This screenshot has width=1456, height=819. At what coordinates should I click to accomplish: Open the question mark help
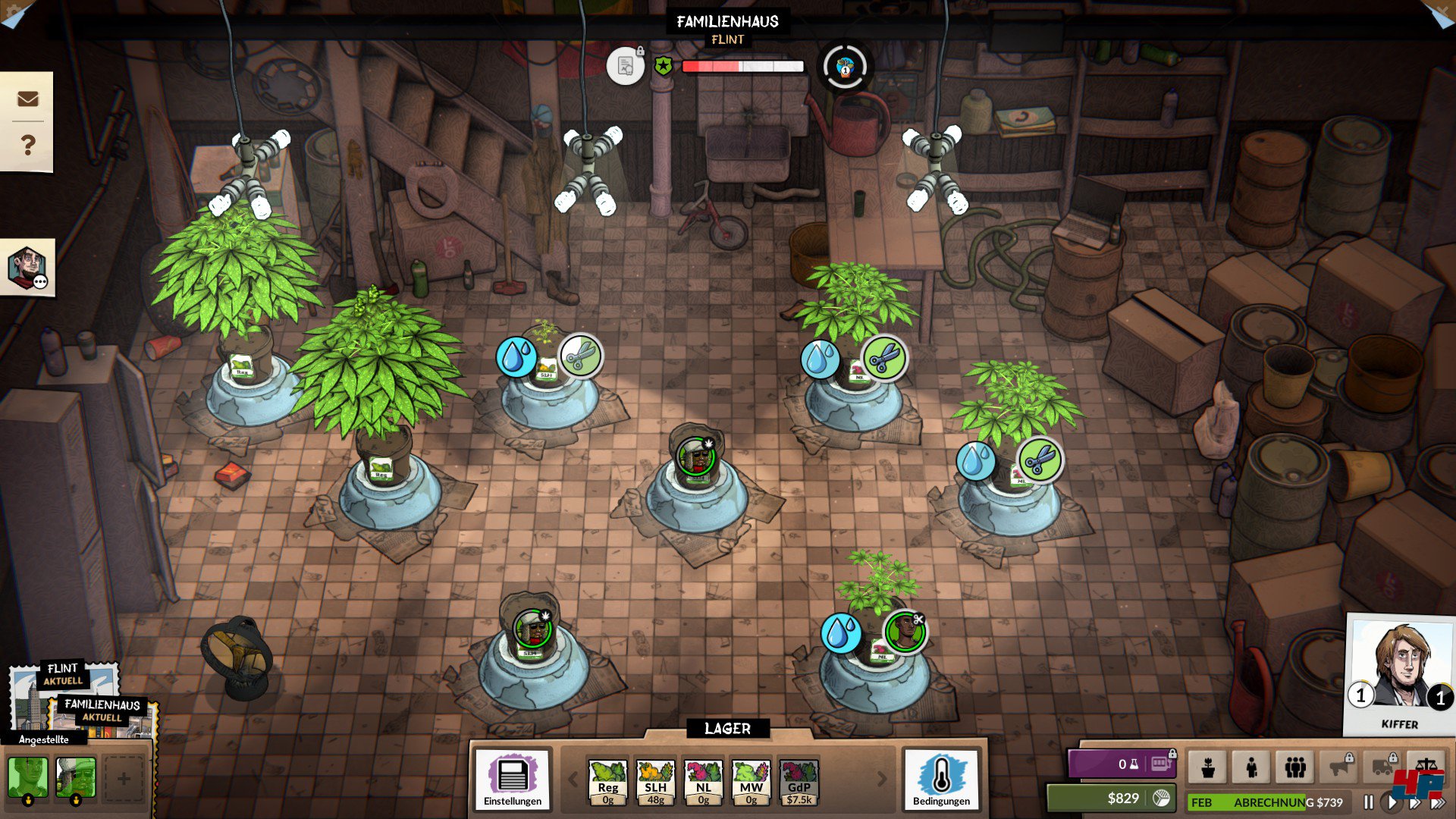pos(27,144)
